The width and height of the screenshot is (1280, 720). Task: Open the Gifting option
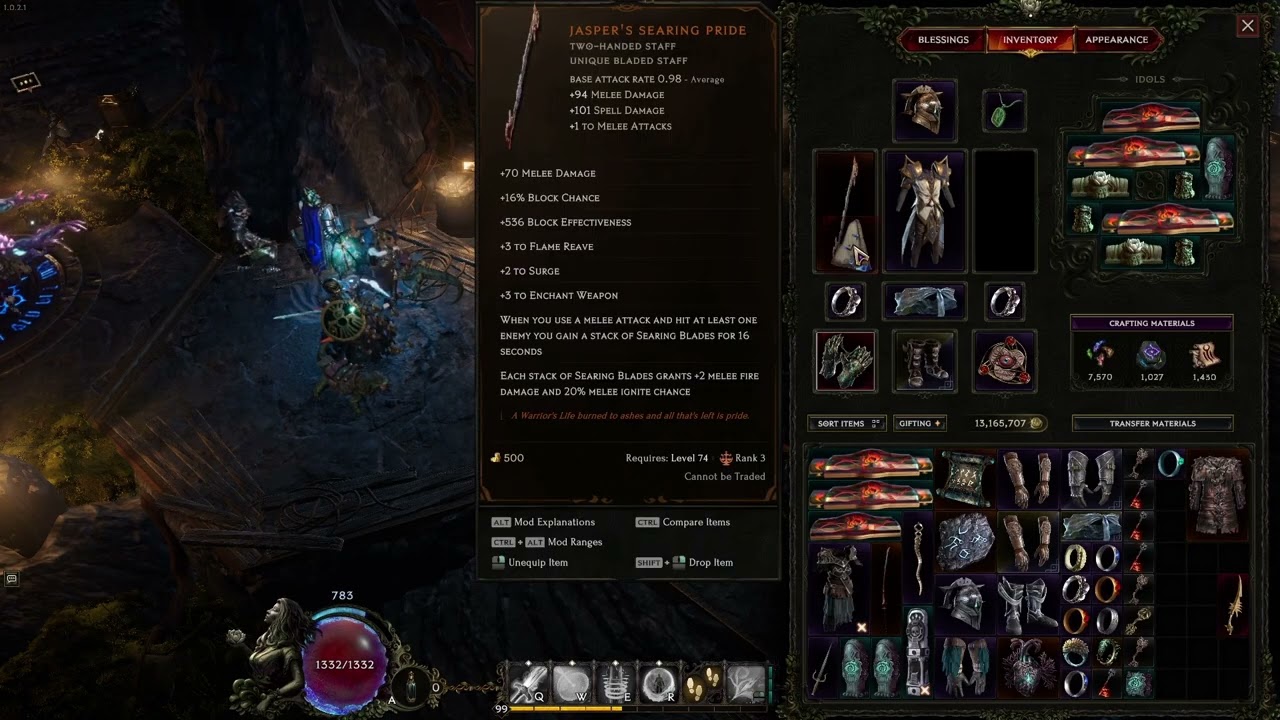919,423
